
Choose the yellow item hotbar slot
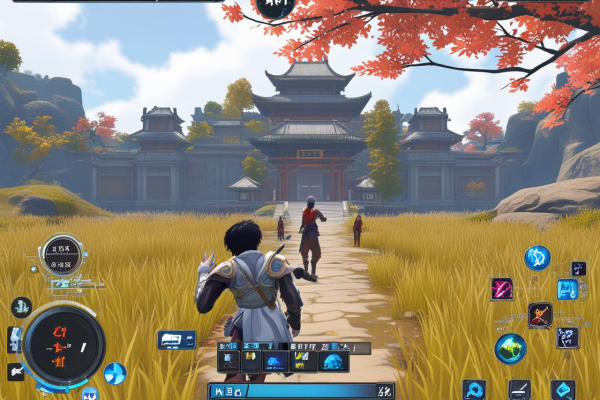302,361
